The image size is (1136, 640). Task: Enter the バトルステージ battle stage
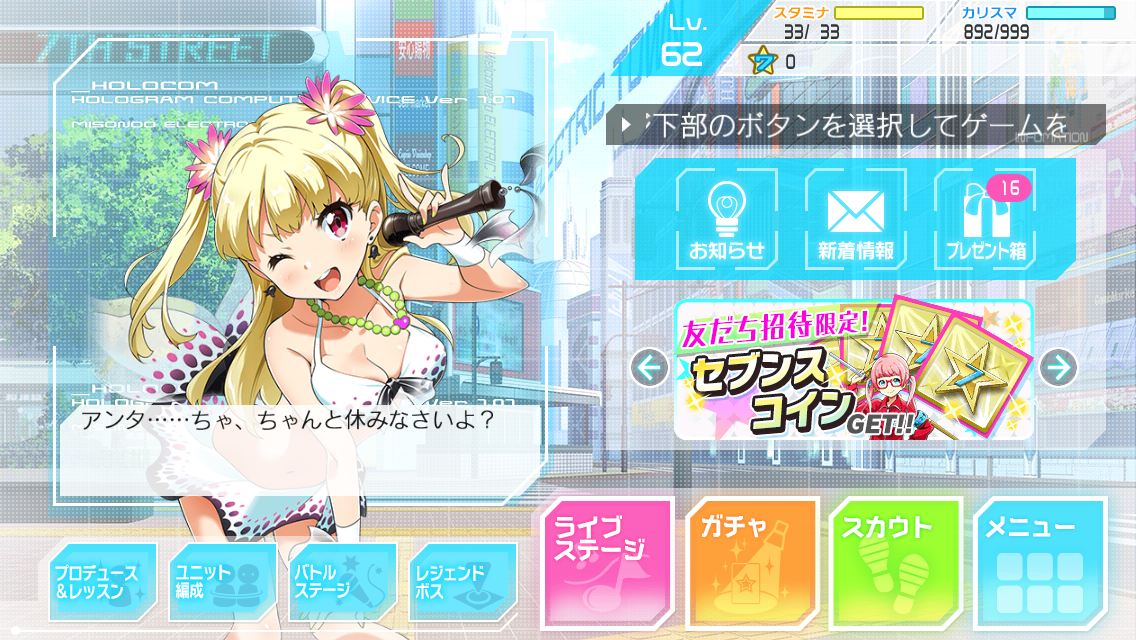click(x=342, y=582)
